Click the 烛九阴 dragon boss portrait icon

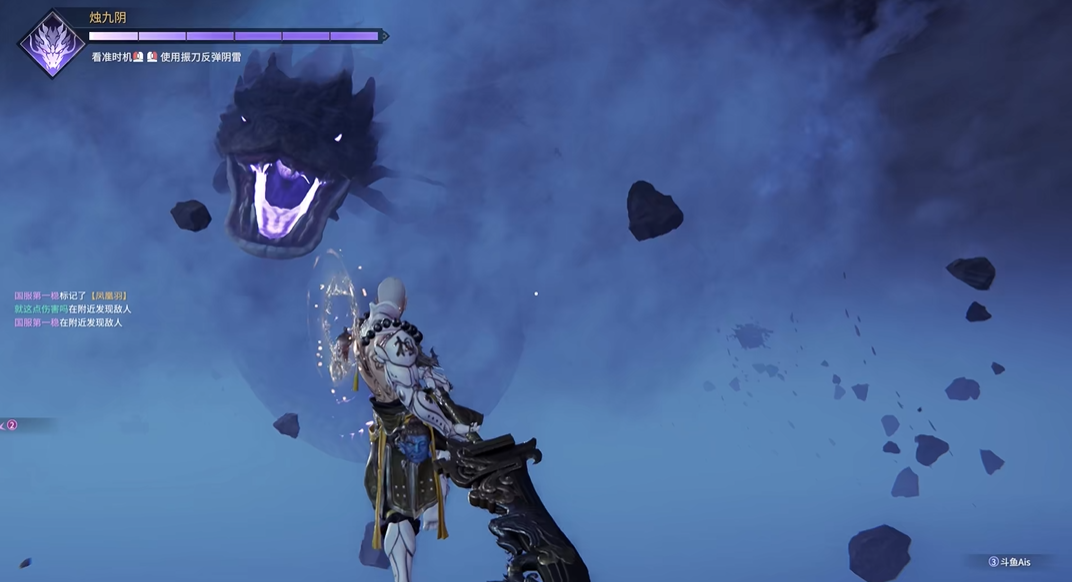pyautogui.click(x=51, y=44)
